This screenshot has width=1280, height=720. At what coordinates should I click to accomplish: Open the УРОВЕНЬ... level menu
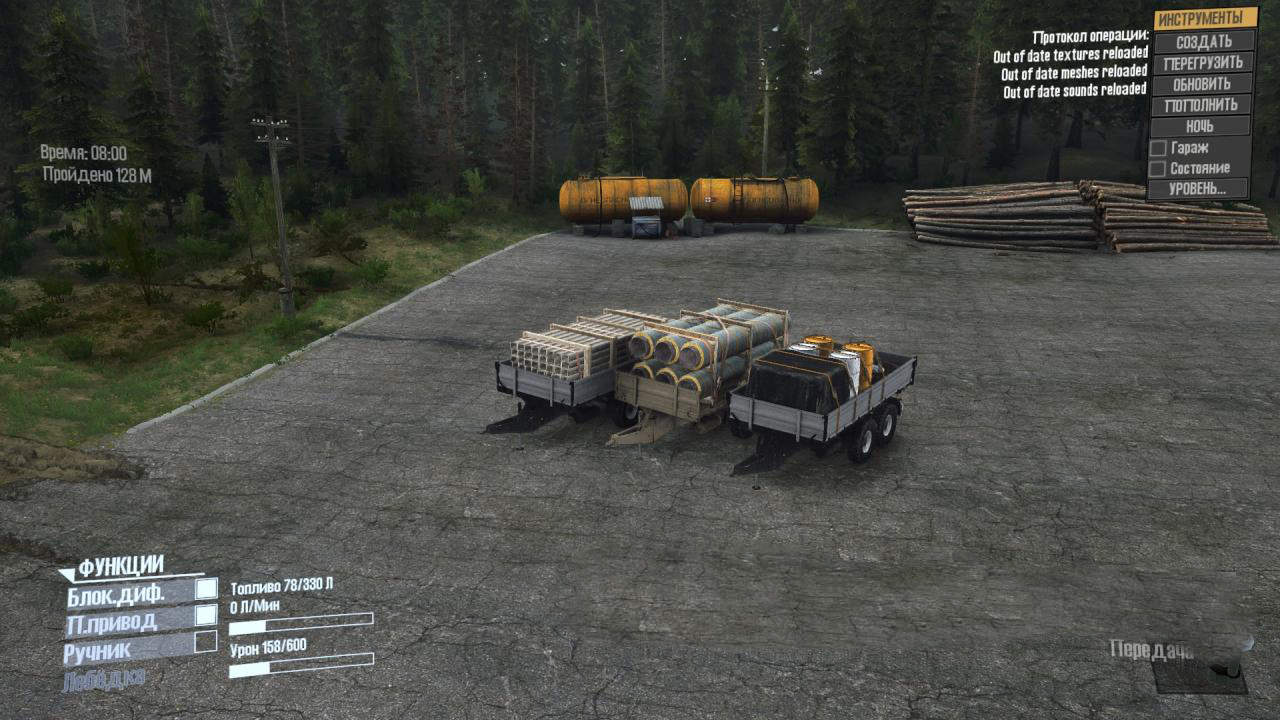coord(1198,188)
